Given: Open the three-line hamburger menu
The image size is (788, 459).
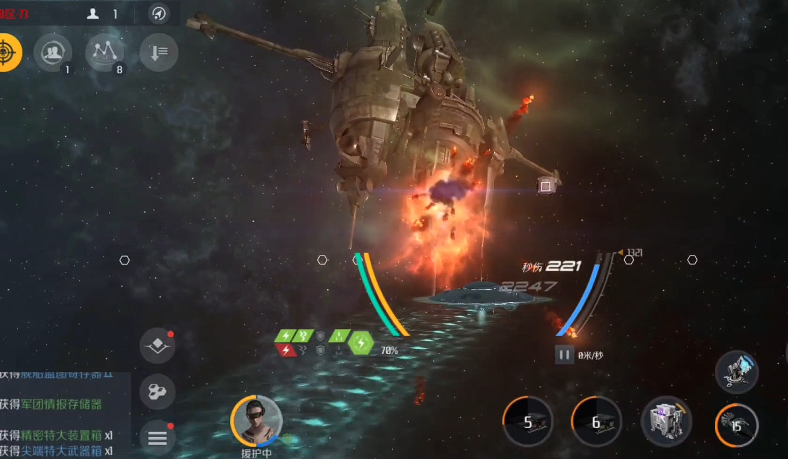Looking at the screenshot, I should coord(157,435).
